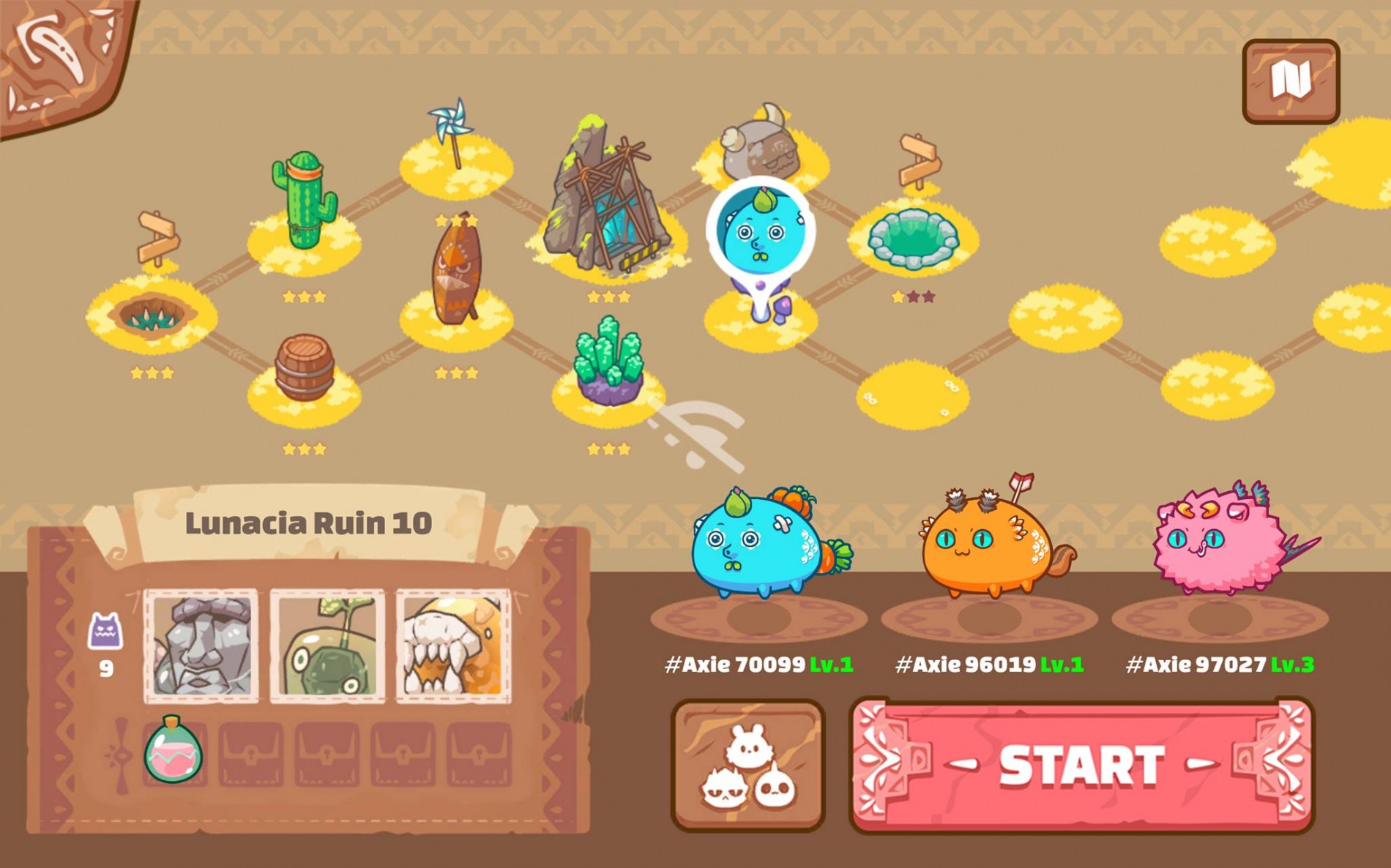Inspect the pink potion reward
This screenshot has height=868, width=1391.
[x=174, y=750]
